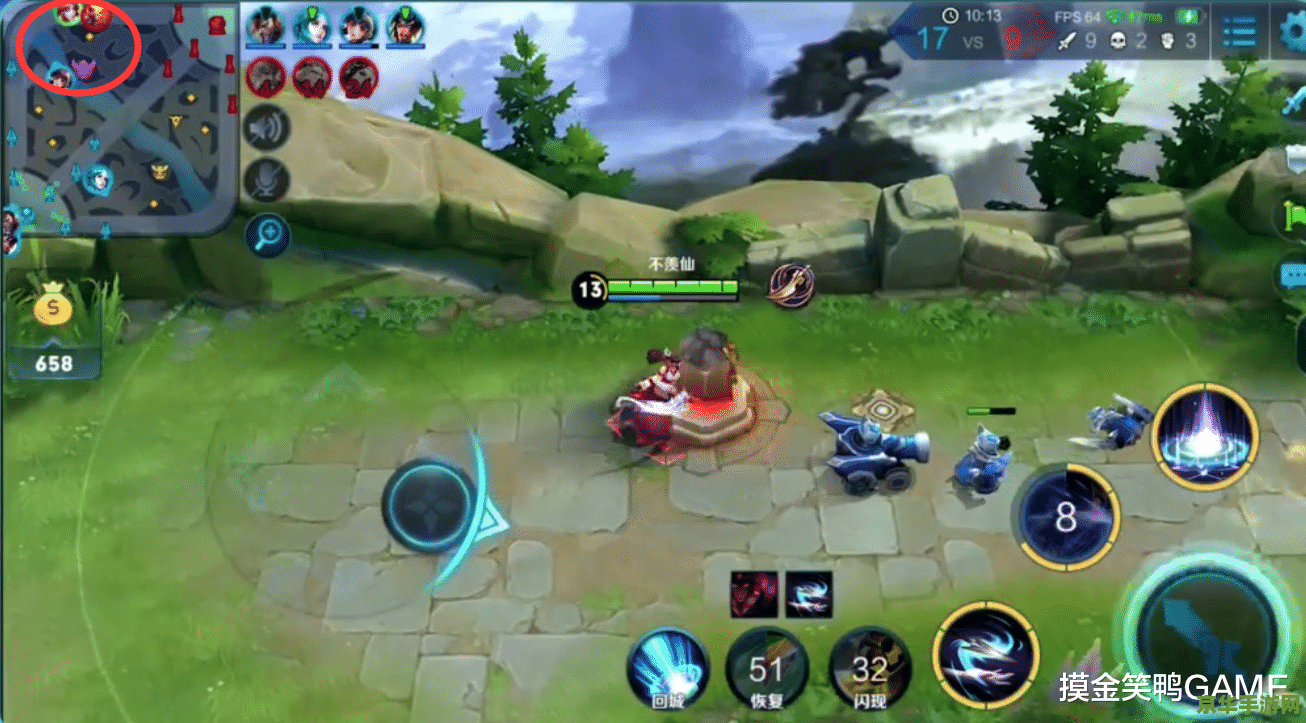The height and width of the screenshot is (723, 1306).
Task: Open the chat bubble quick messages
Action: click(1292, 274)
